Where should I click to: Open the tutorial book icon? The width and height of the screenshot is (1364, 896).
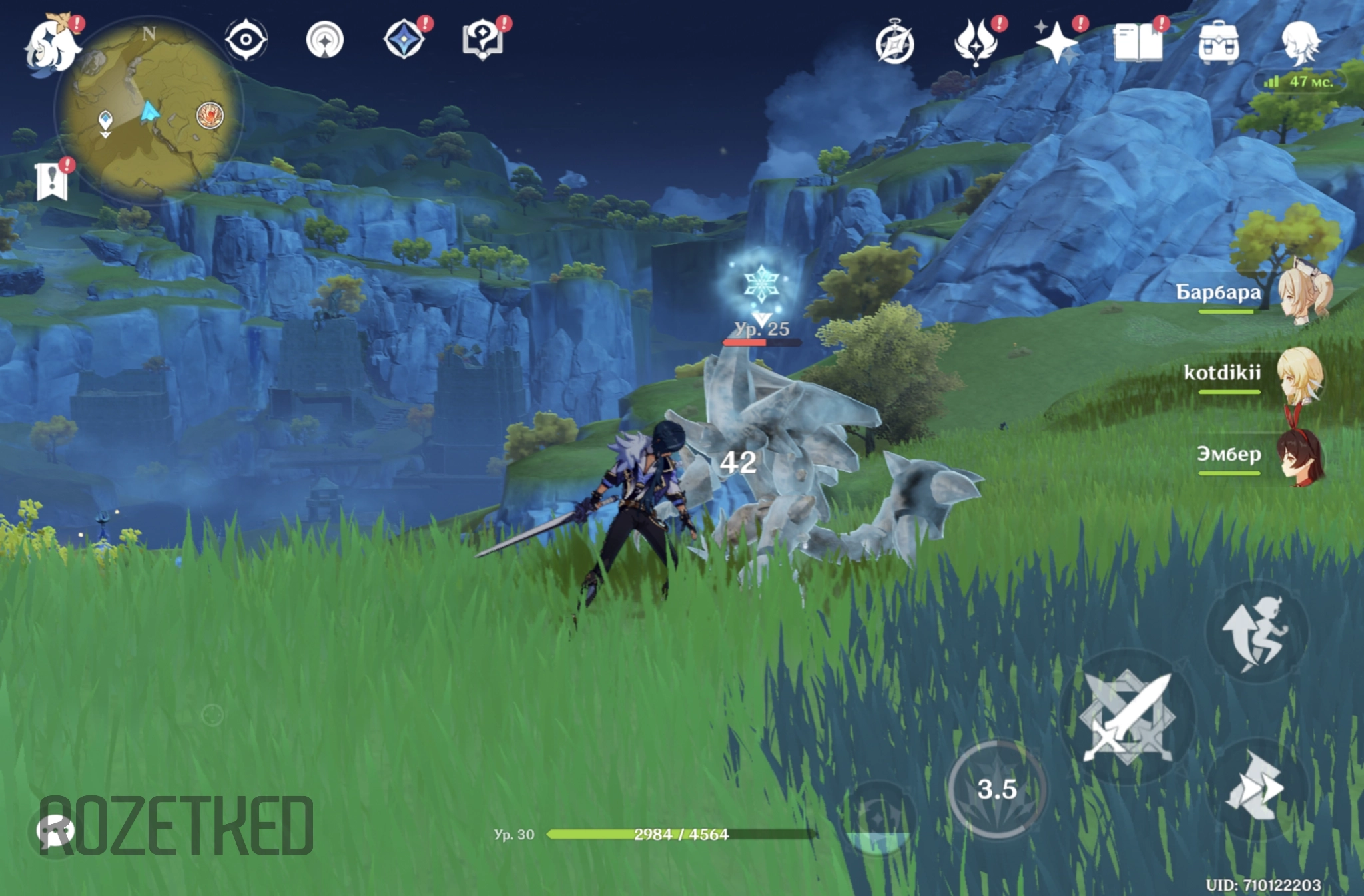pos(1138,43)
